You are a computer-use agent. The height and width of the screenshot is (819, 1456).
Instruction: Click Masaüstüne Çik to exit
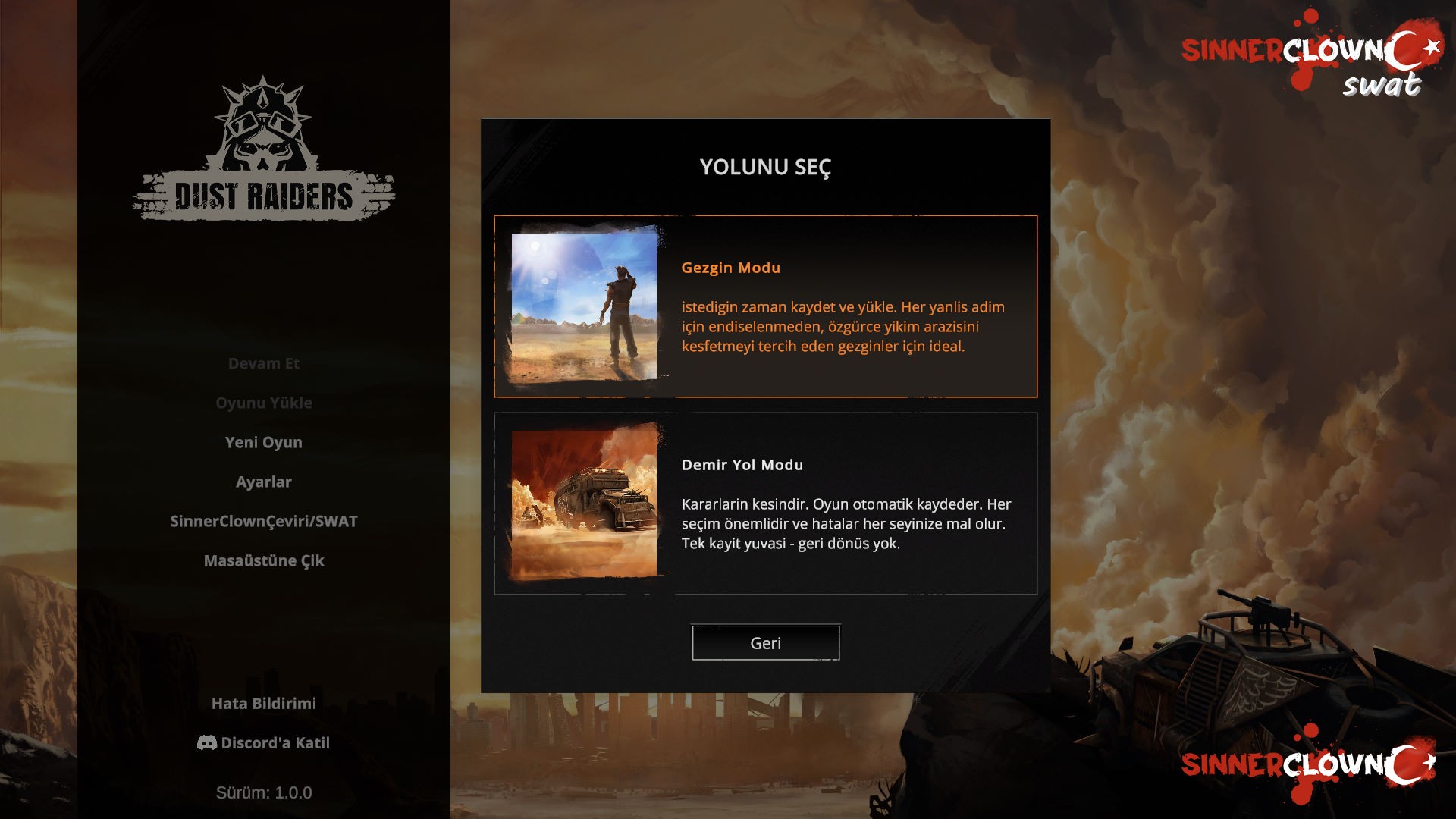coord(263,560)
